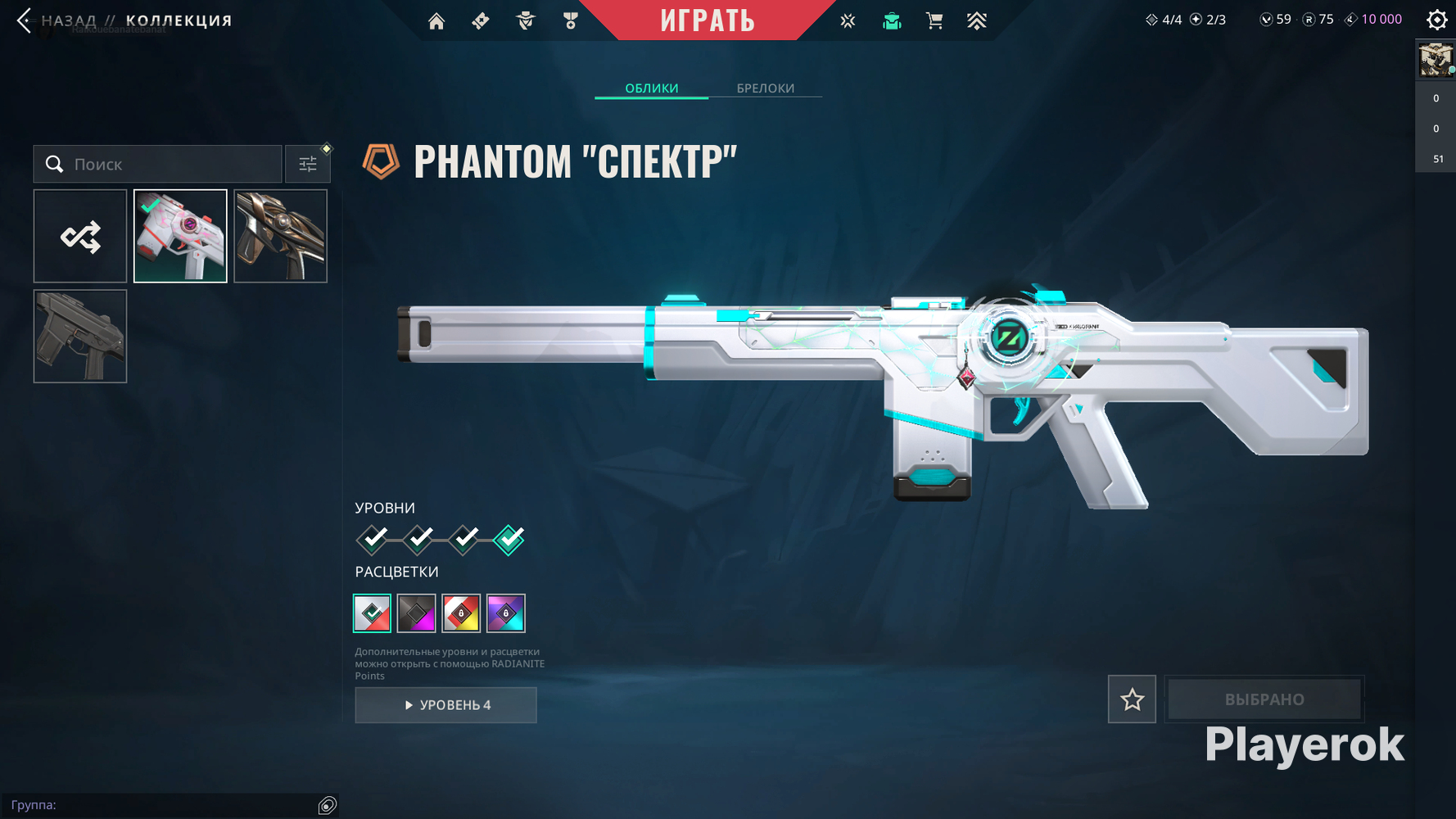
Task: Open the player avatar in social panel
Action: coord(1435,61)
